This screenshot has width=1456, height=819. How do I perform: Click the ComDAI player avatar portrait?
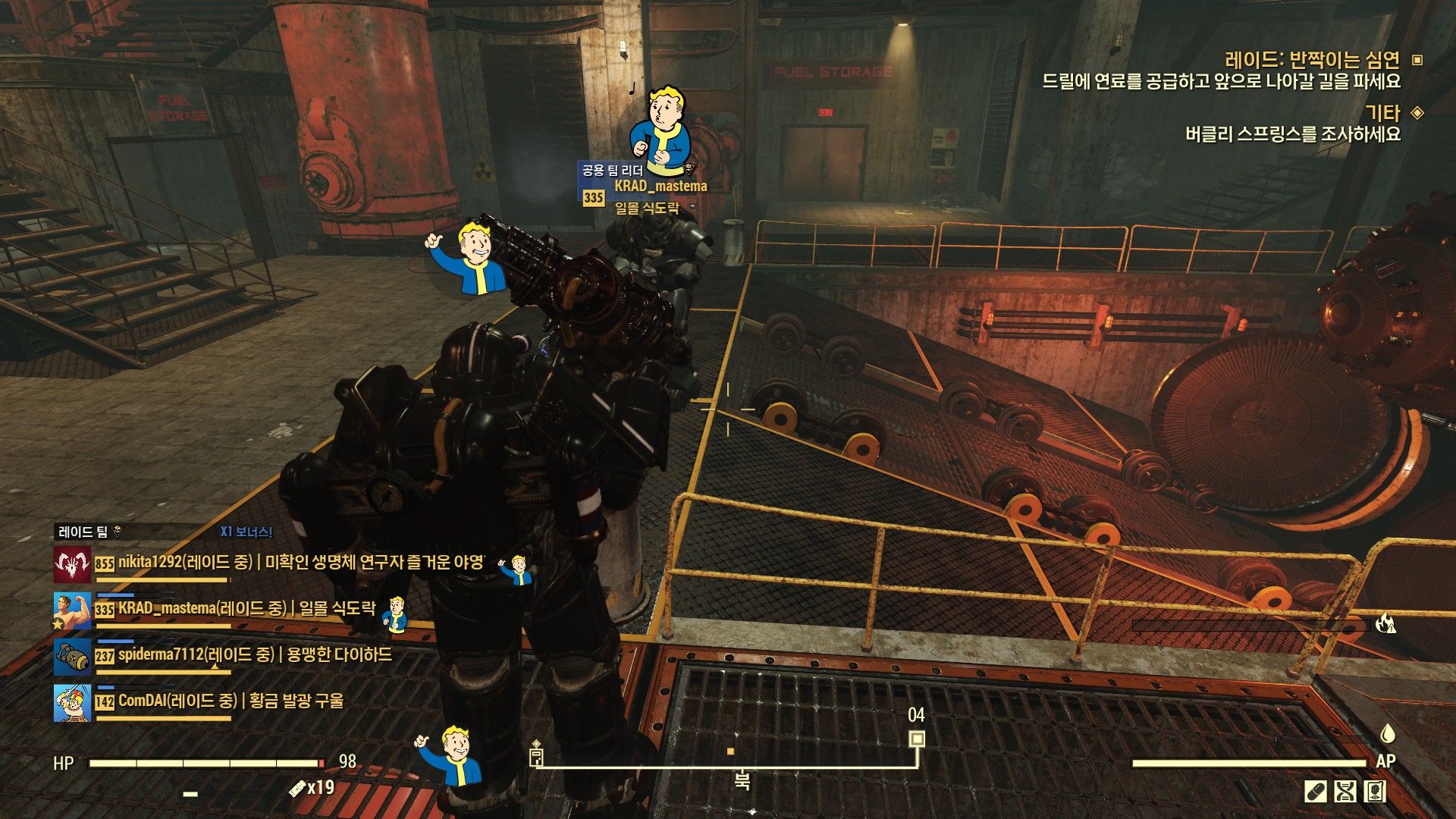[x=72, y=702]
